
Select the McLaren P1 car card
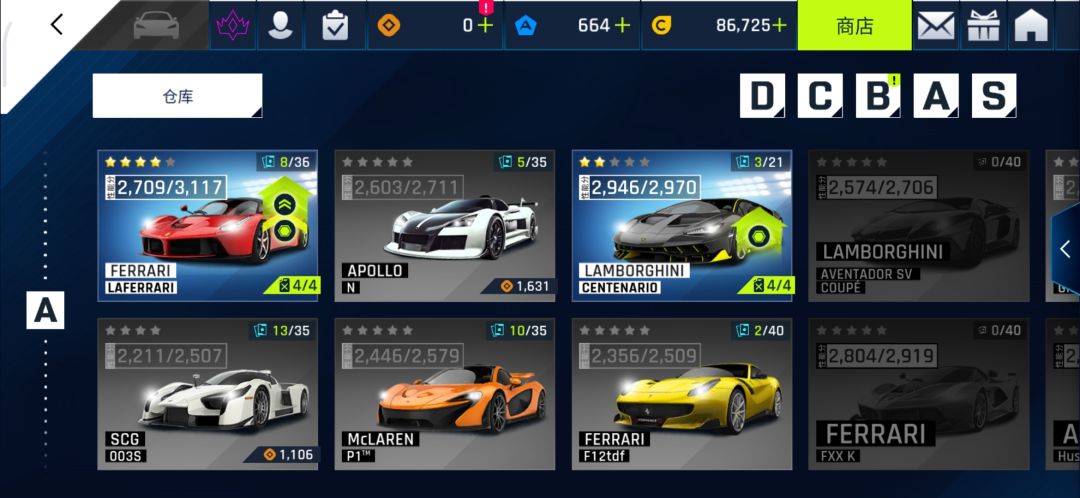444,393
